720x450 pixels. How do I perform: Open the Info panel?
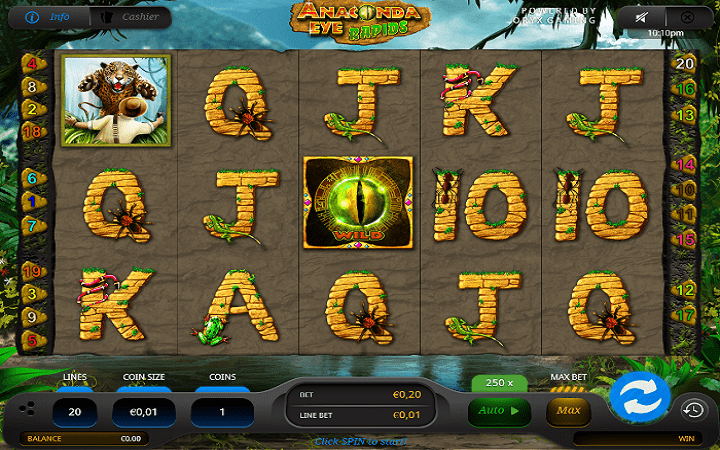(46, 17)
